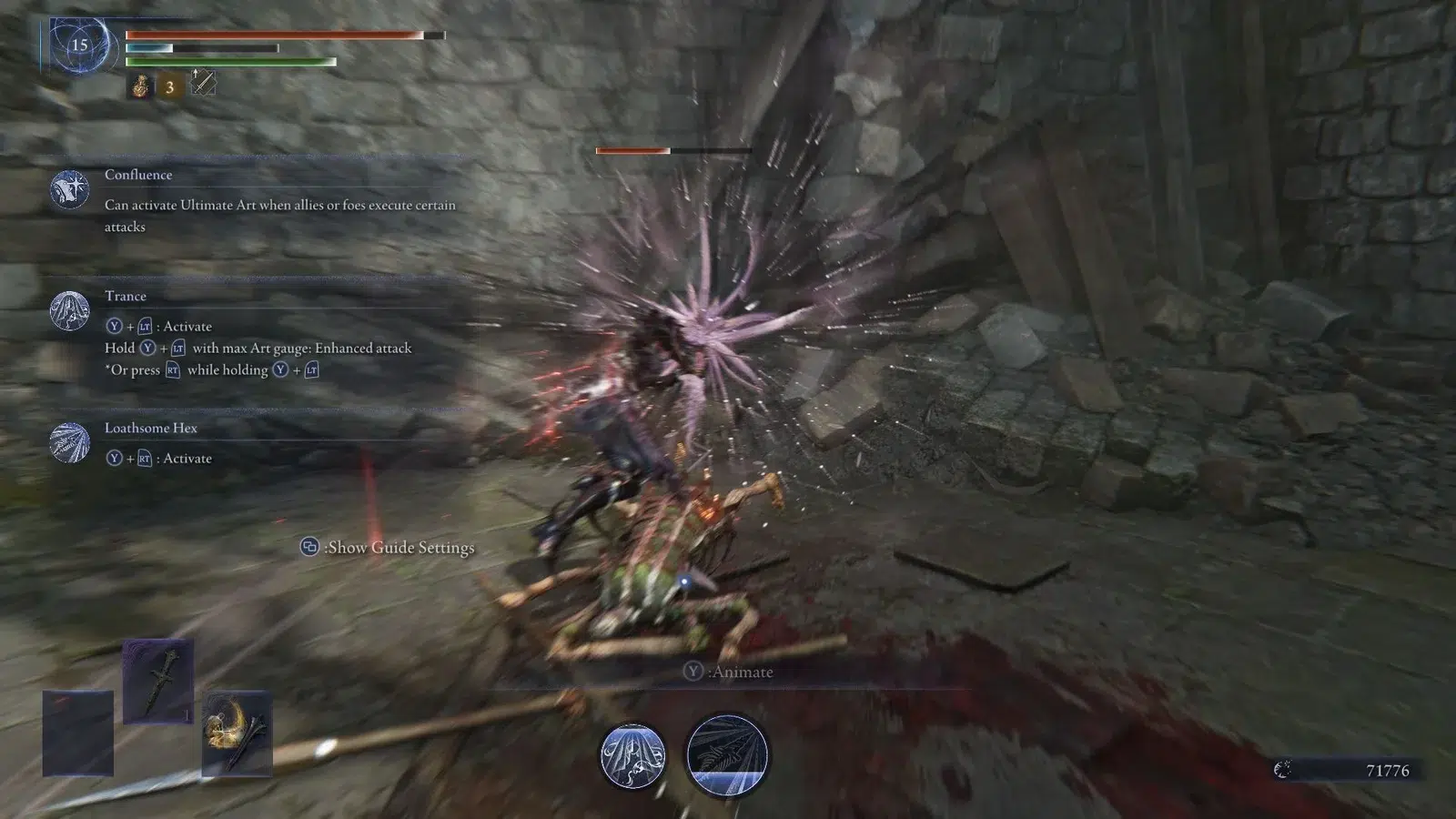The height and width of the screenshot is (819, 1456).
Task: Select the crimson flask icon
Action: tap(140, 86)
